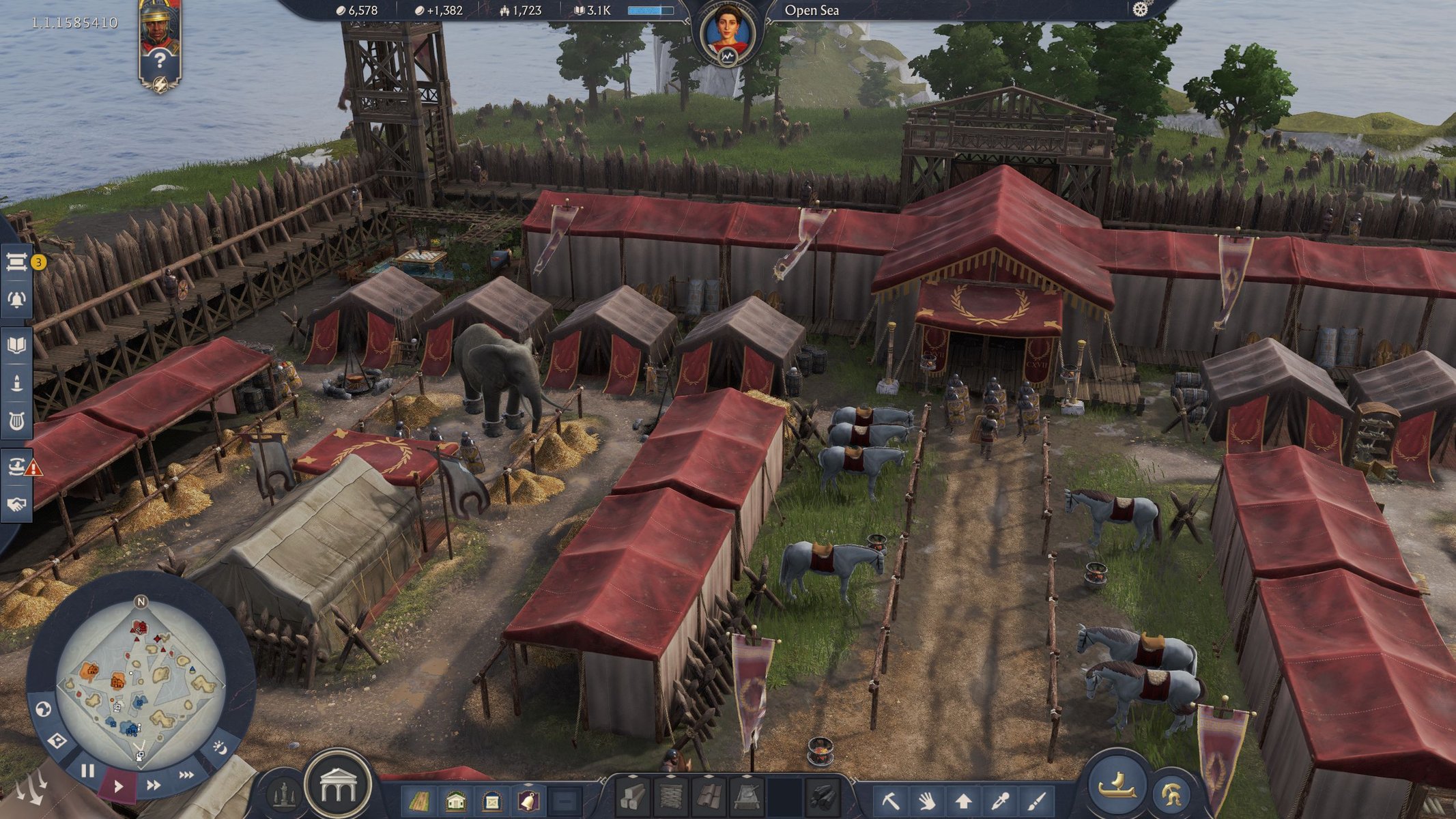Viewport: 1456px width, 819px height.
Task: Choose the upgrade arrow tool
Action: pyautogui.click(x=963, y=800)
